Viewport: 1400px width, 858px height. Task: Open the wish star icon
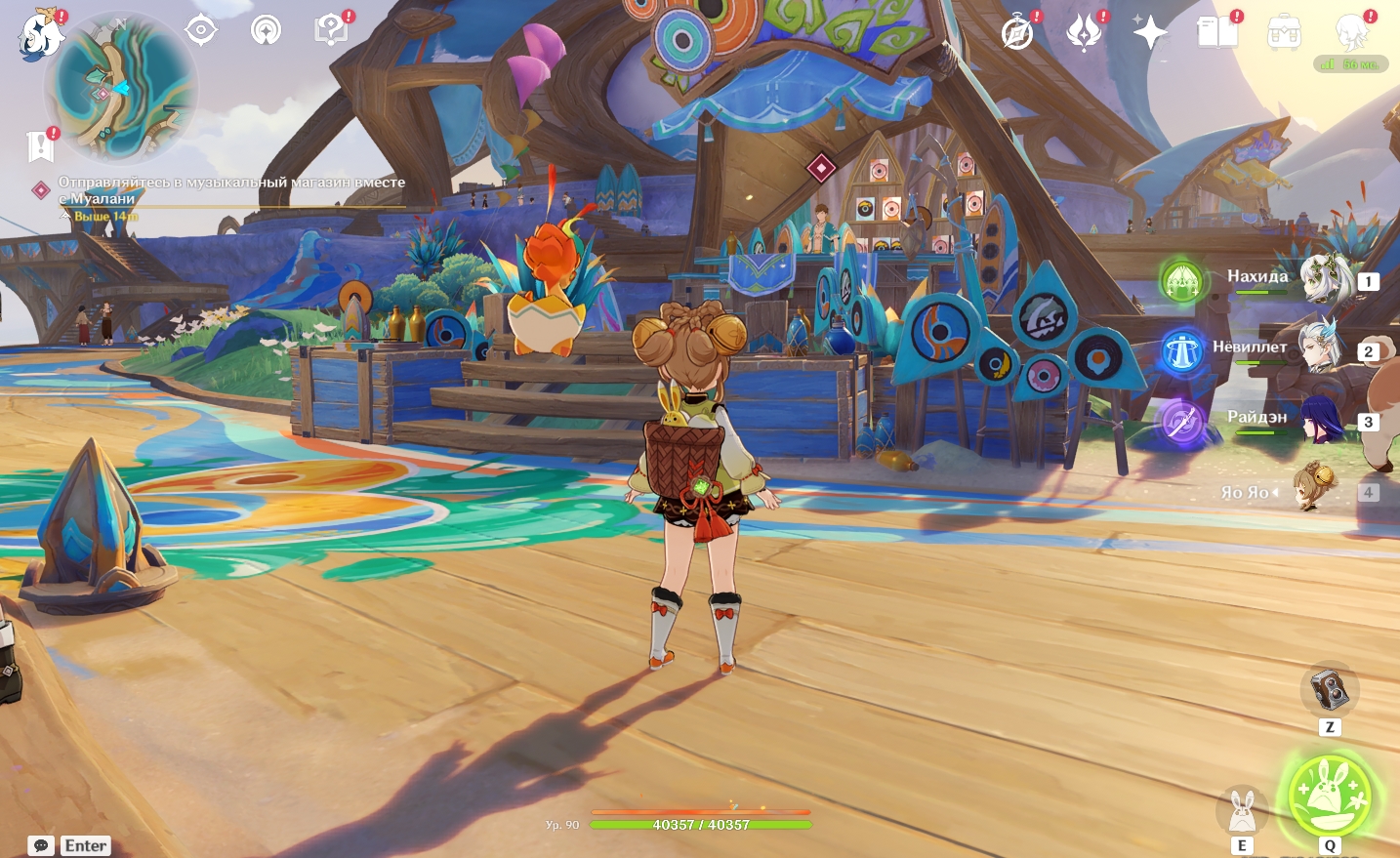point(1150,32)
